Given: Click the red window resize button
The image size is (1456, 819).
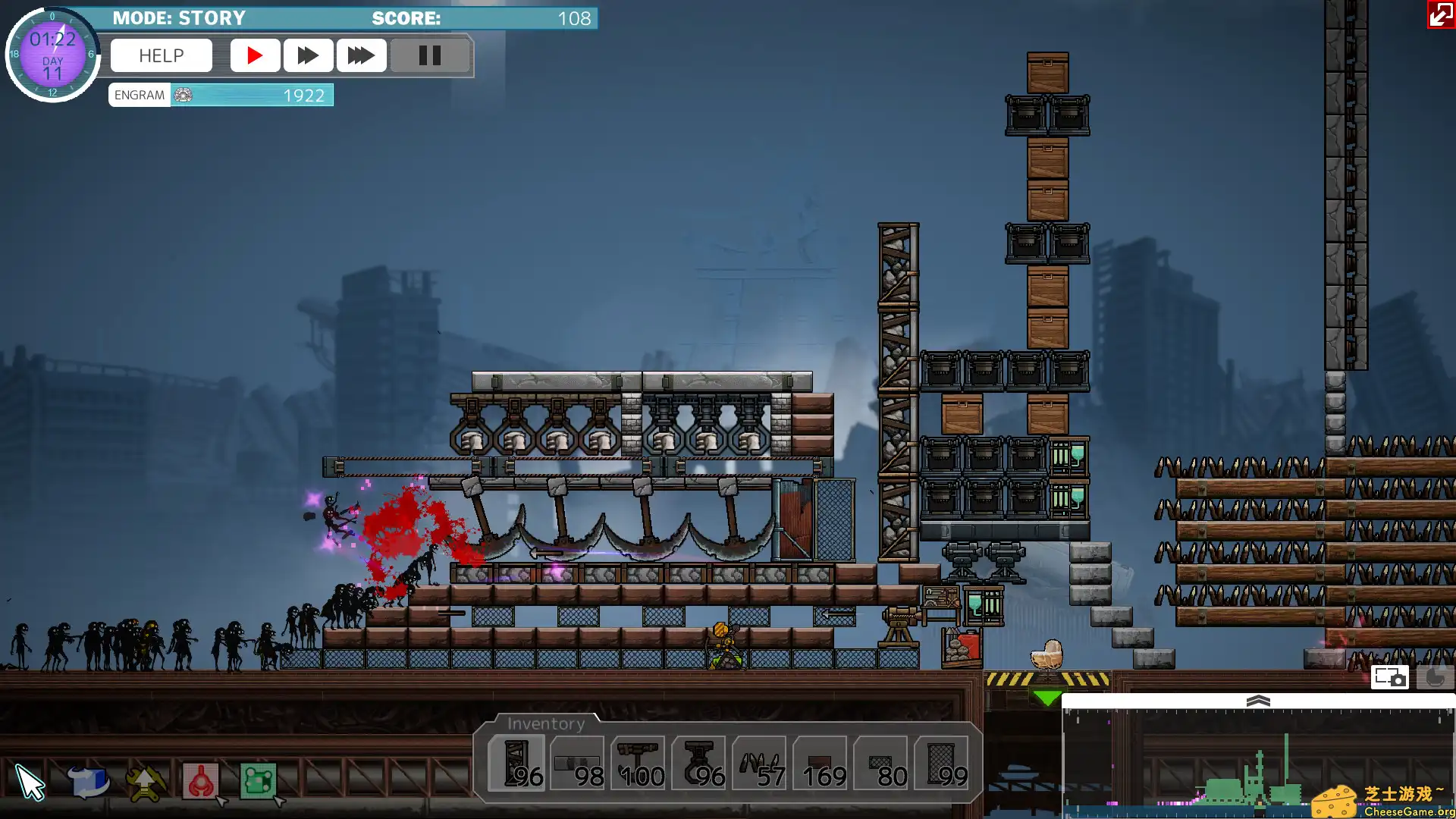Looking at the screenshot, I should pos(1440,14).
